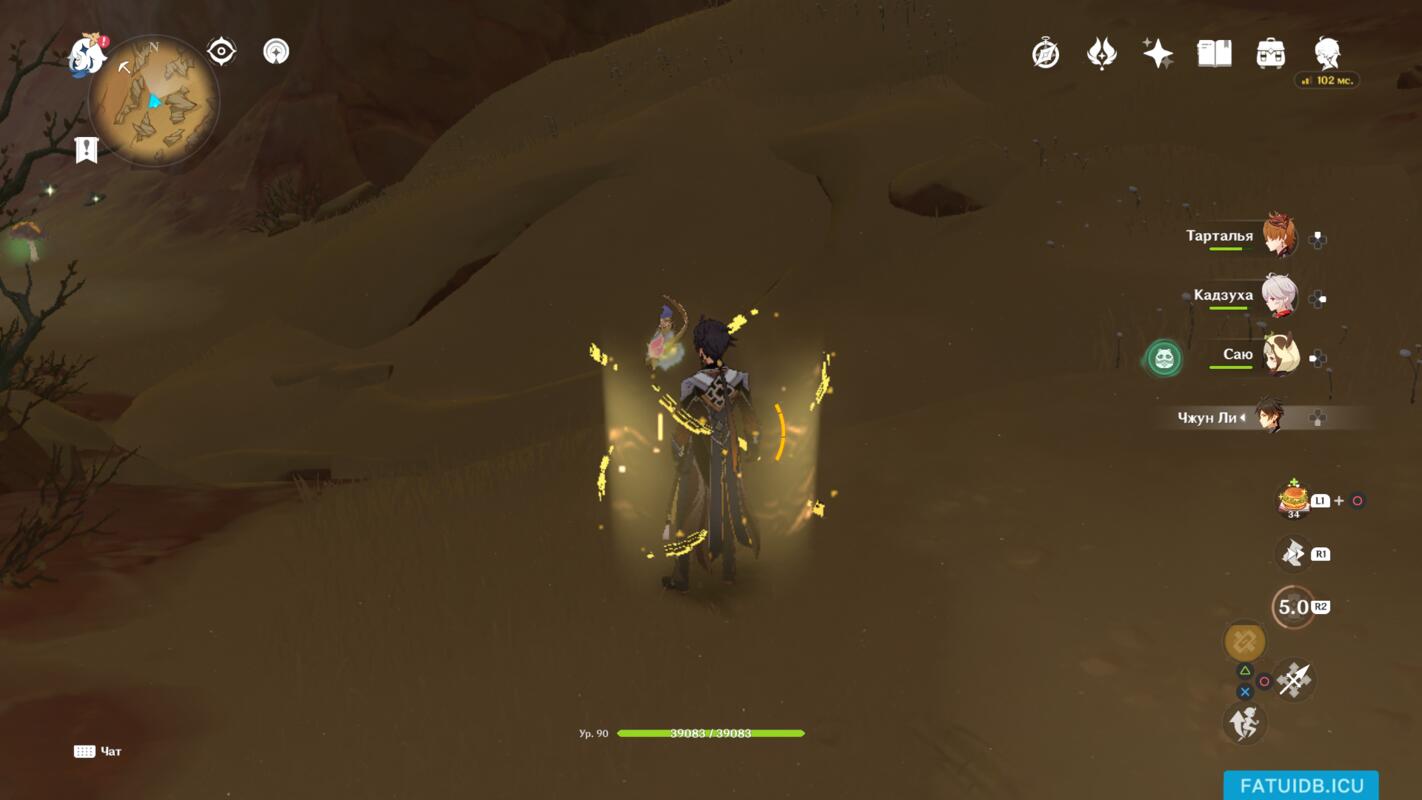
Task: Switch to party member Саю
Action: [x=1278, y=356]
